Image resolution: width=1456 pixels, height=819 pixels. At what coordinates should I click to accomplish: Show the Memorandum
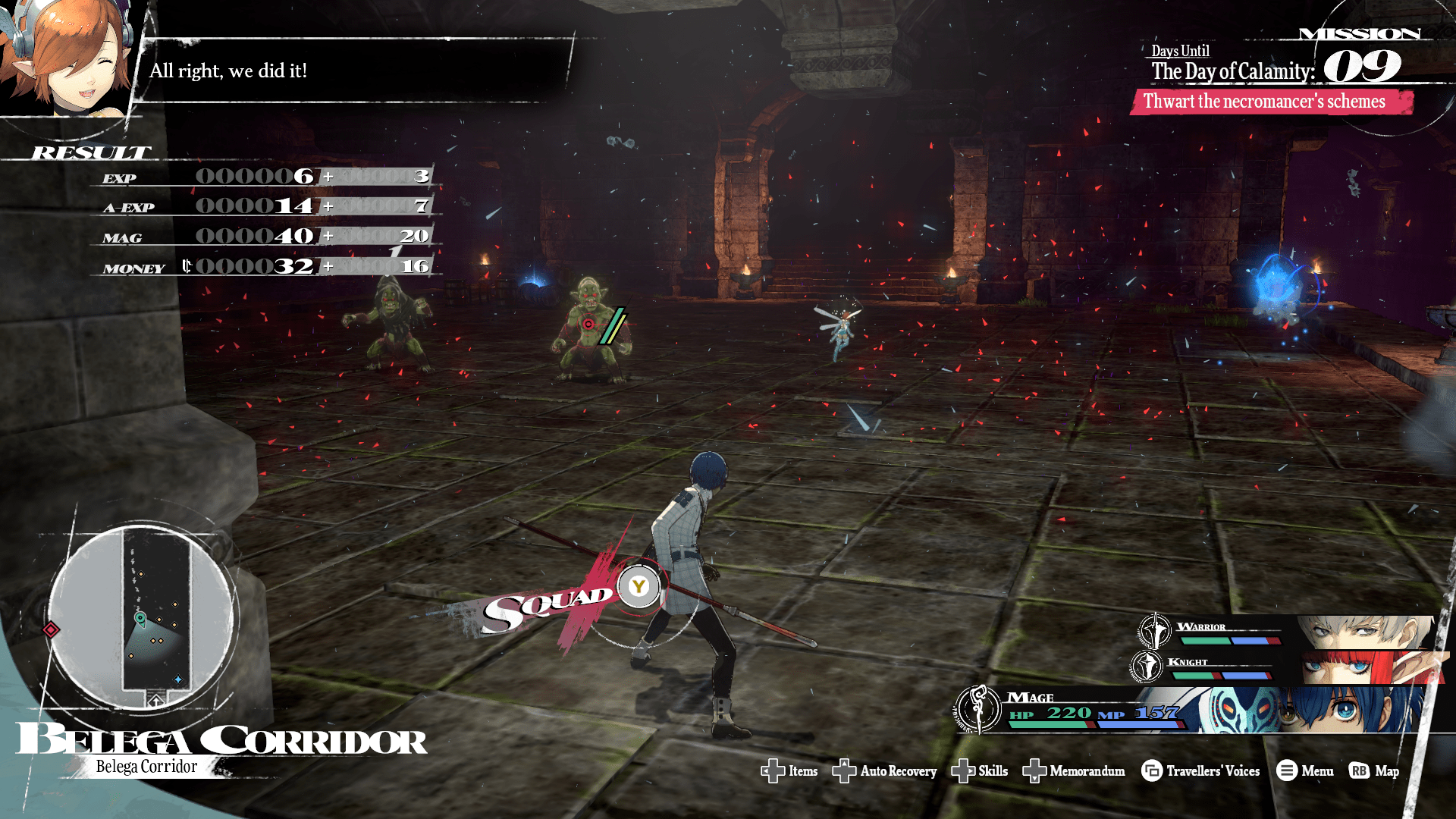[1074, 771]
